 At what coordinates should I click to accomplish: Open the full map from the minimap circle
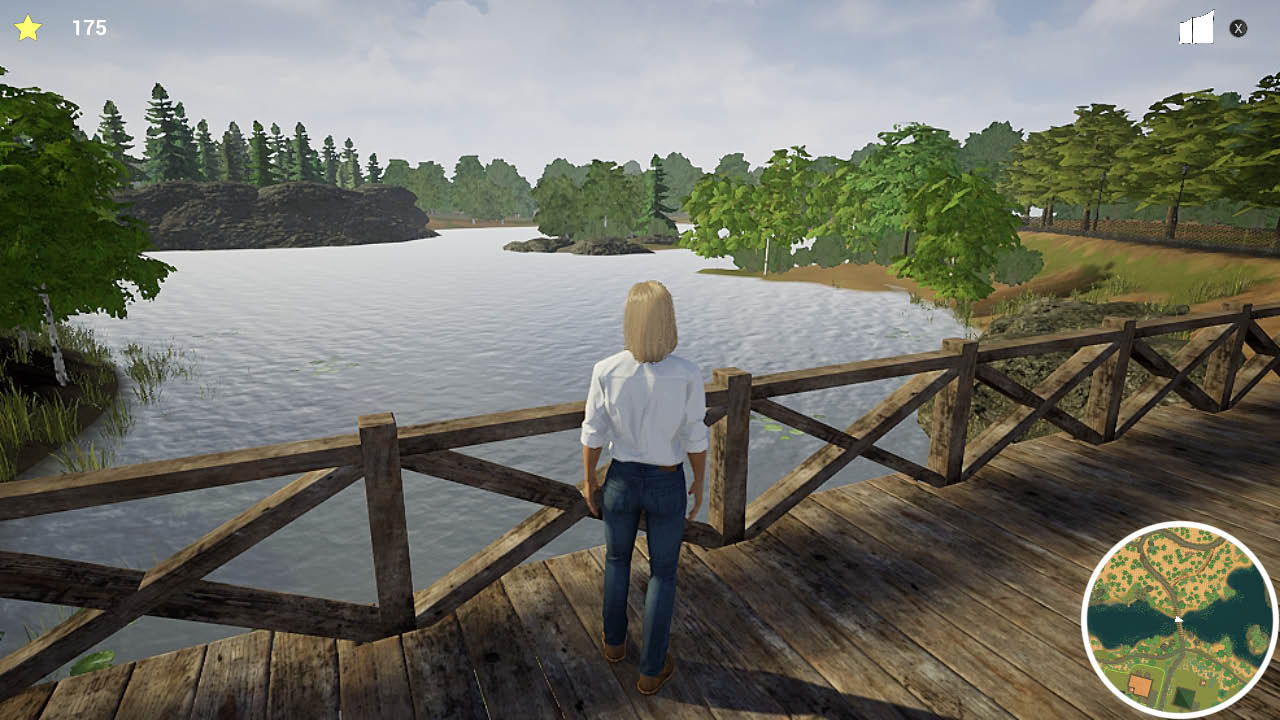tap(1179, 619)
